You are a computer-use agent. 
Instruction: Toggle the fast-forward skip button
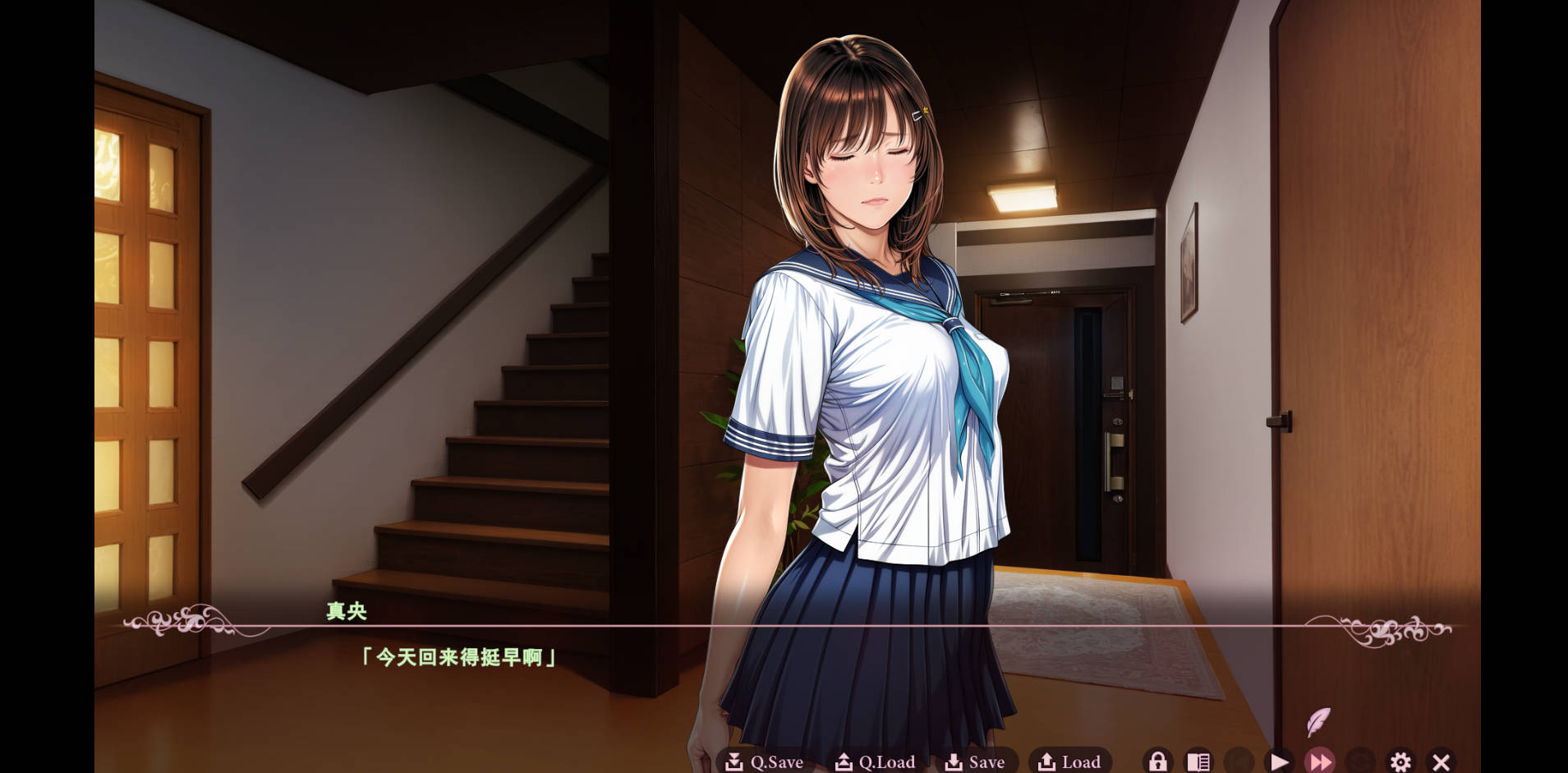coord(1320,761)
